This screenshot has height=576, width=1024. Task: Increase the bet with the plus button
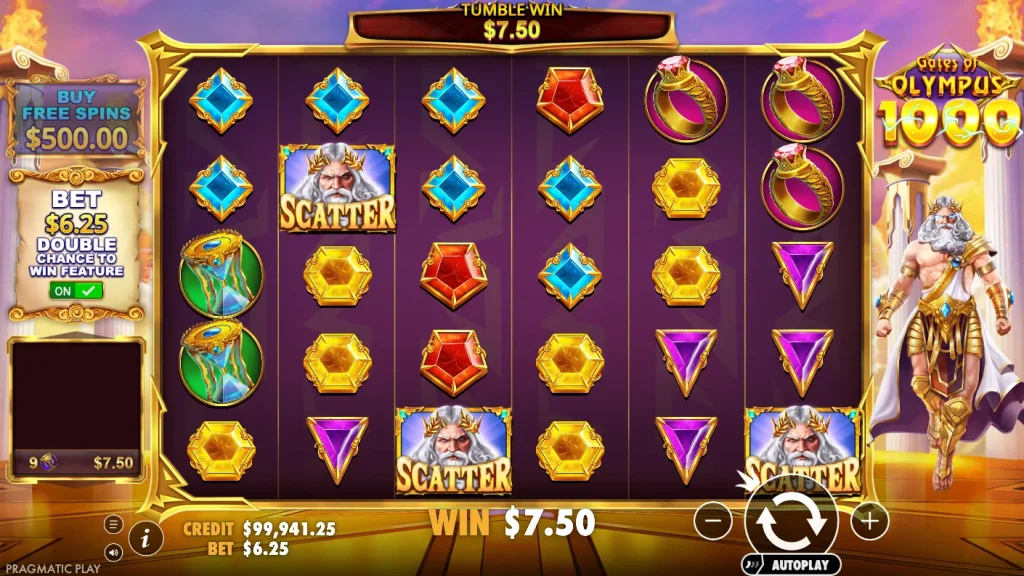pyautogui.click(x=869, y=520)
